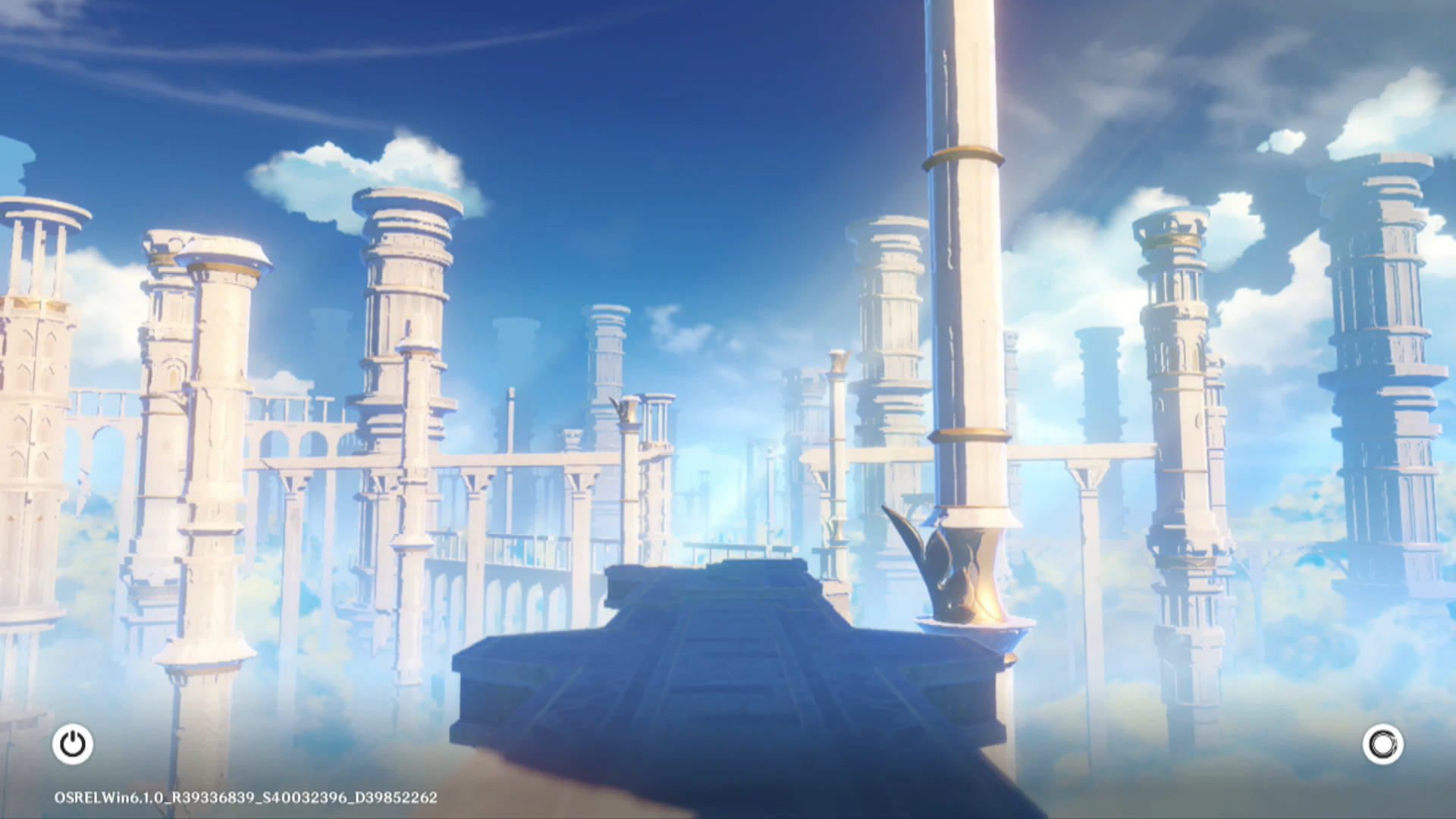Image resolution: width=1456 pixels, height=819 pixels.
Task: Click the power exit button
Action: 73,744
